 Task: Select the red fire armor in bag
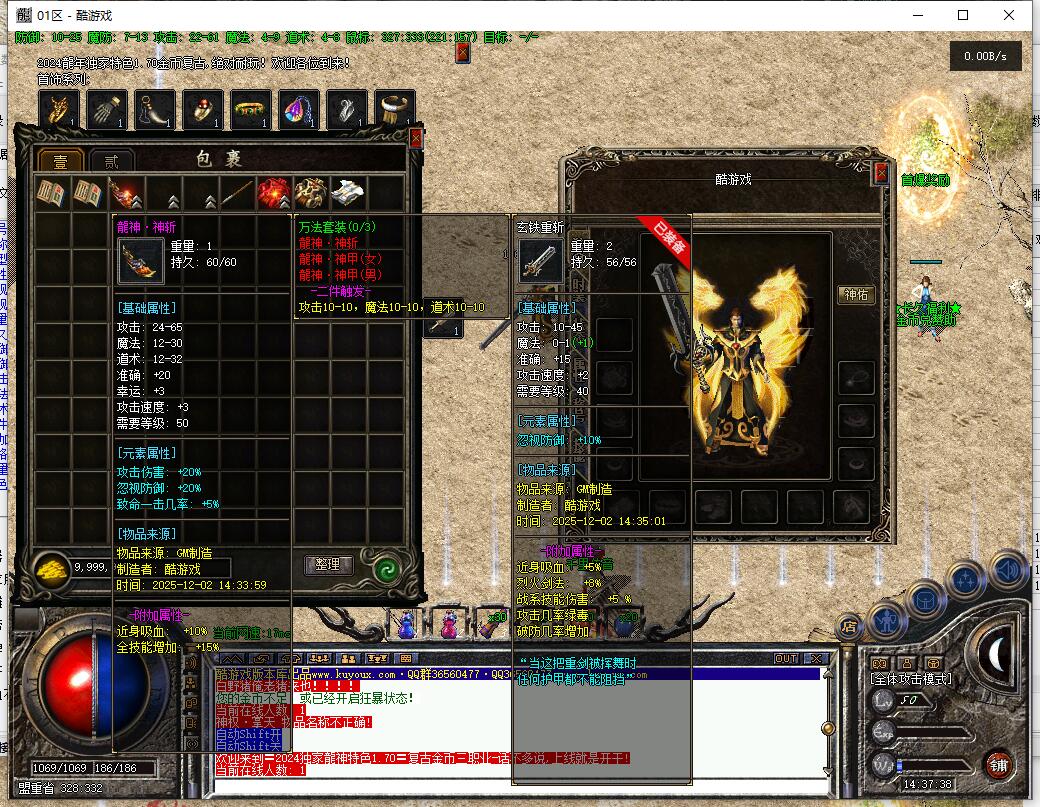pyautogui.click(x=273, y=194)
